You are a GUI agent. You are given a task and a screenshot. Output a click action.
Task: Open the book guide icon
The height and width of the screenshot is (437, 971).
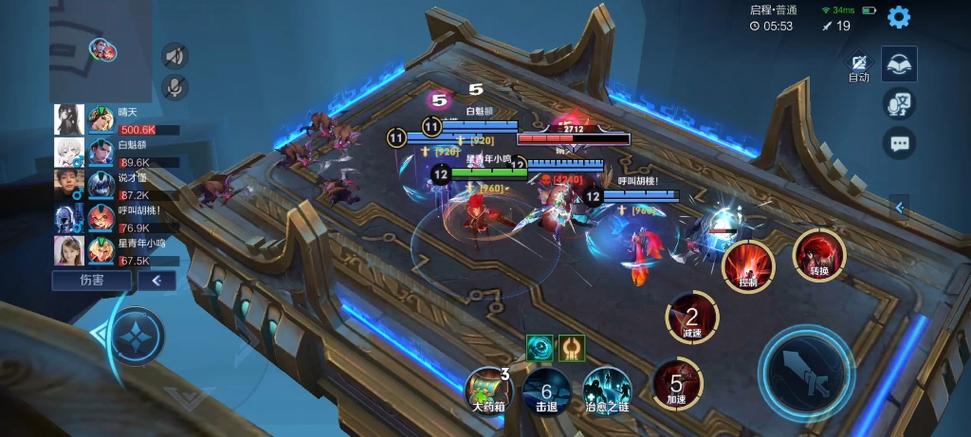(x=899, y=64)
